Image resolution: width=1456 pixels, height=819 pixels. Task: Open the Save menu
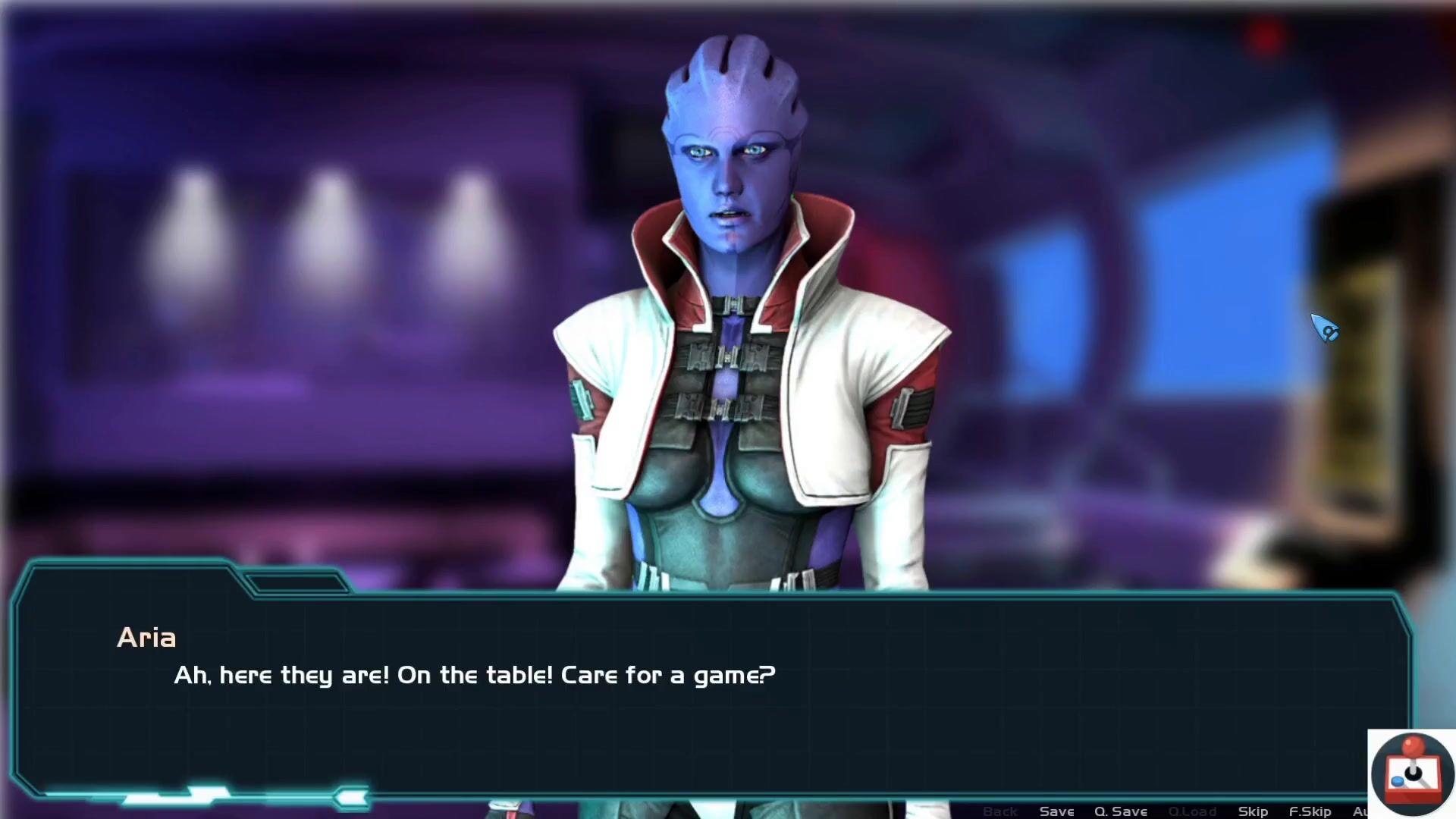(x=1056, y=811)
